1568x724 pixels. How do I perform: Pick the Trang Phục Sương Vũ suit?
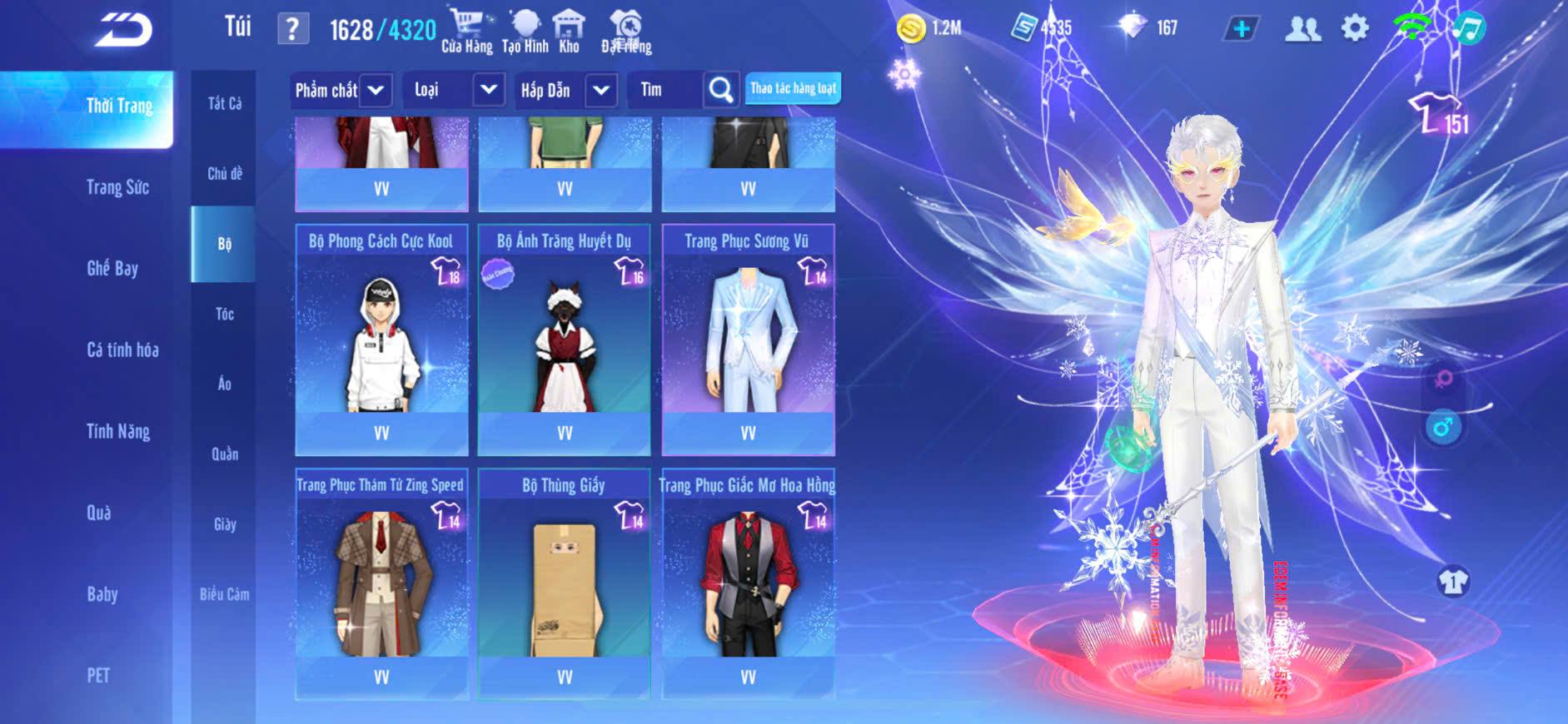coord(748,340)
